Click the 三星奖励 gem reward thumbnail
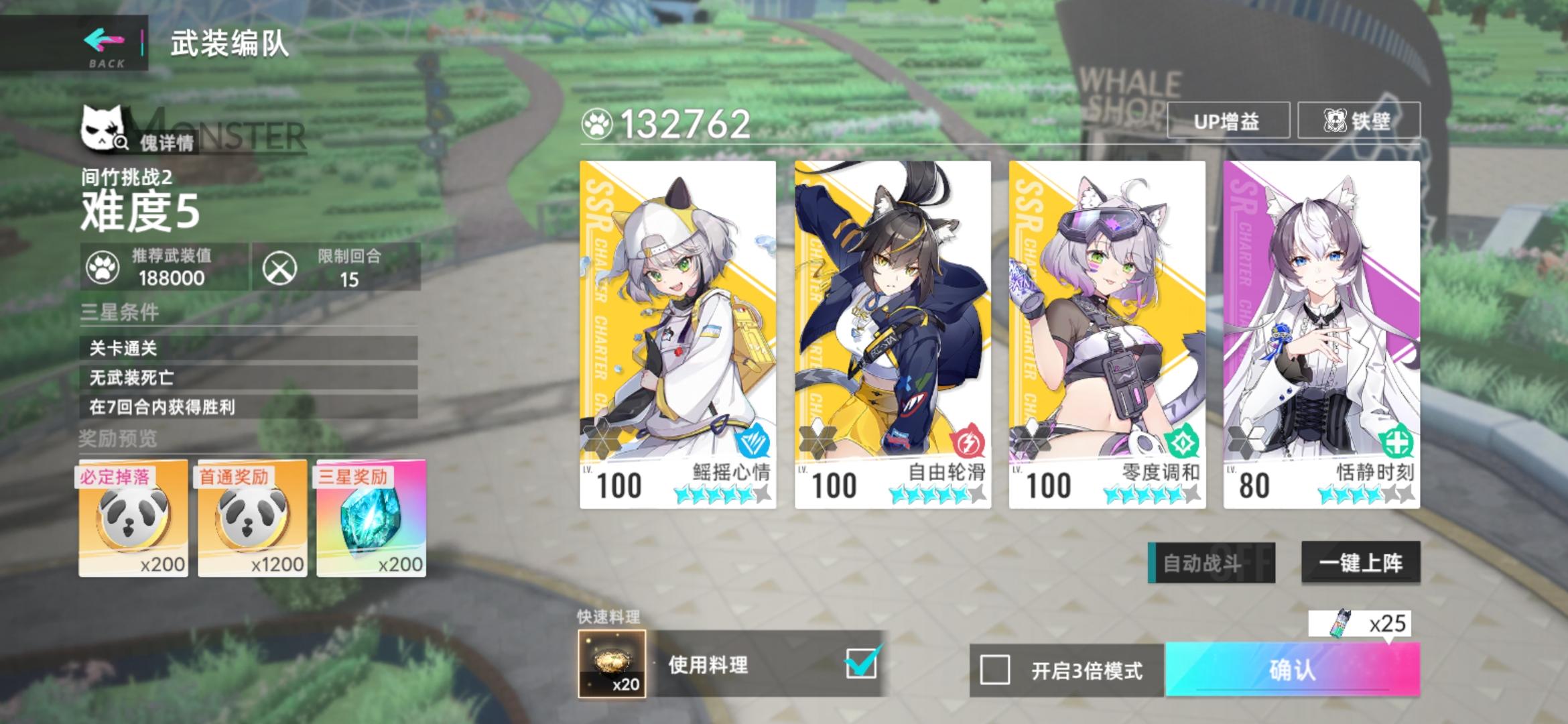The width and height of the screenshot is (1568, 724). click(369, 520)
